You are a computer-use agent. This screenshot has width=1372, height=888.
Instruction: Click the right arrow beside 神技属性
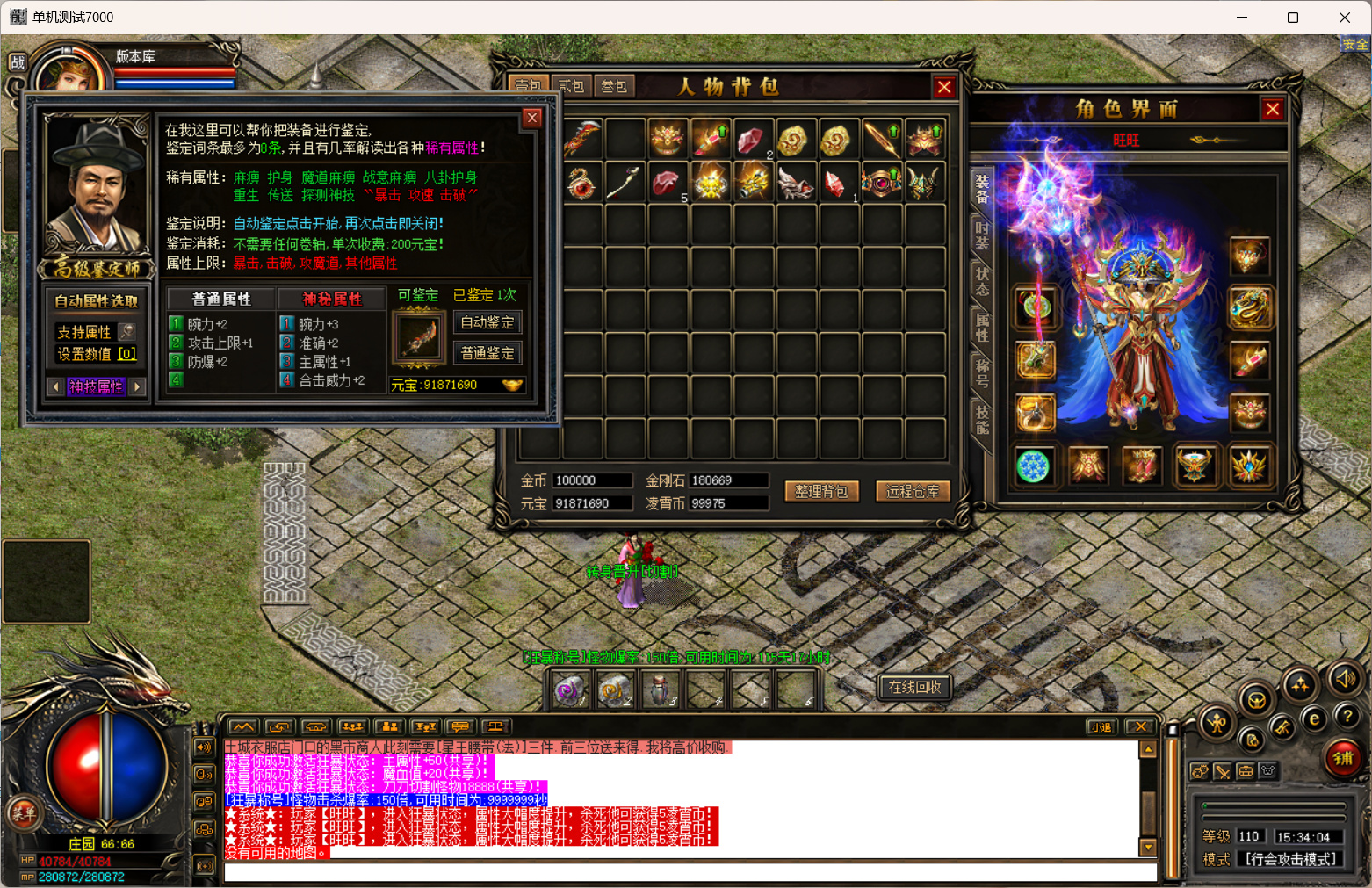pos(138,386)
